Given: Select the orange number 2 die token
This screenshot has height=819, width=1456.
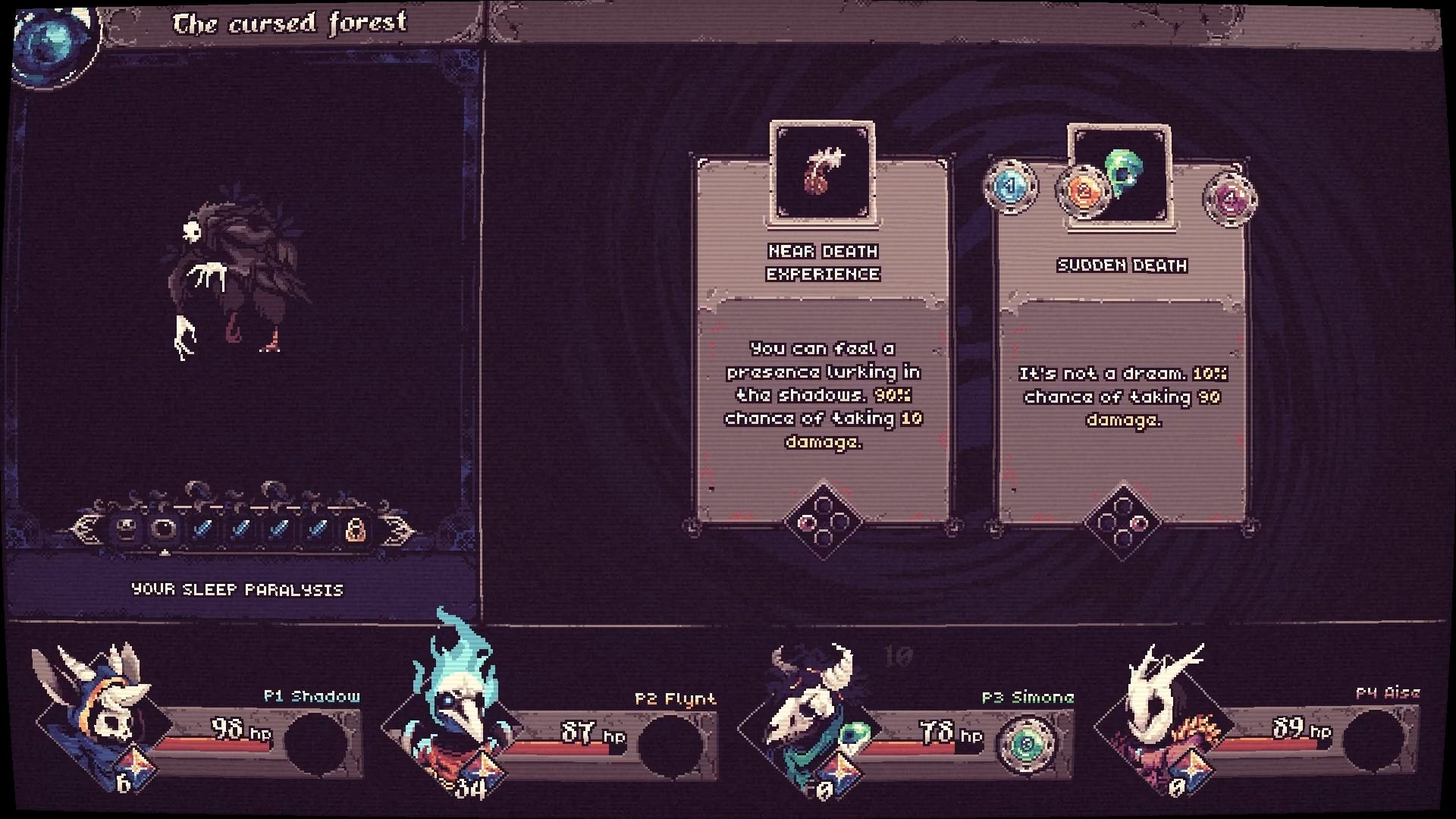Looking at the screenshot, I should pos(1084,195).
